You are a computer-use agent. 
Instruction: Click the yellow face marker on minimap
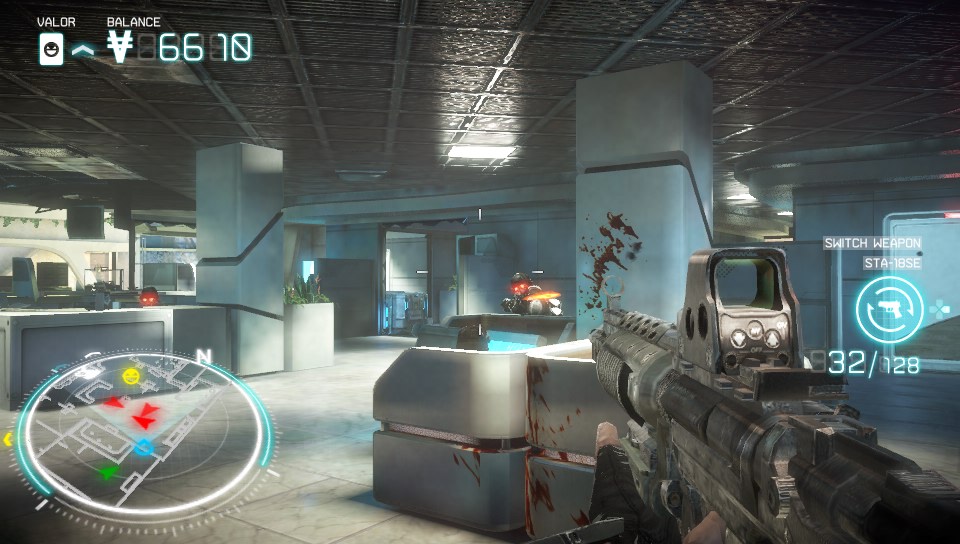pos(131,376)
